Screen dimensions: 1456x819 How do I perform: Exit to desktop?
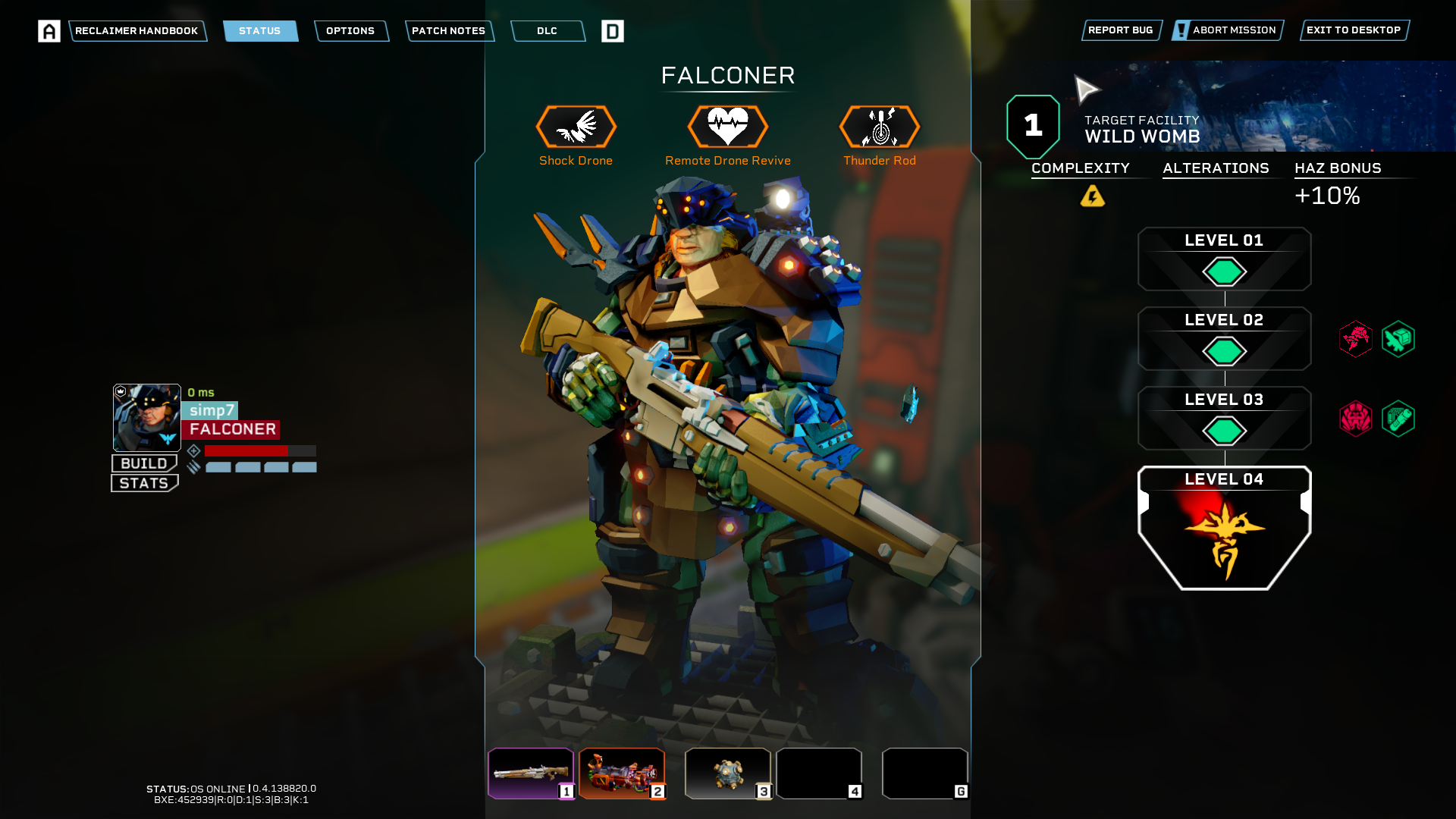(1354, 30)
